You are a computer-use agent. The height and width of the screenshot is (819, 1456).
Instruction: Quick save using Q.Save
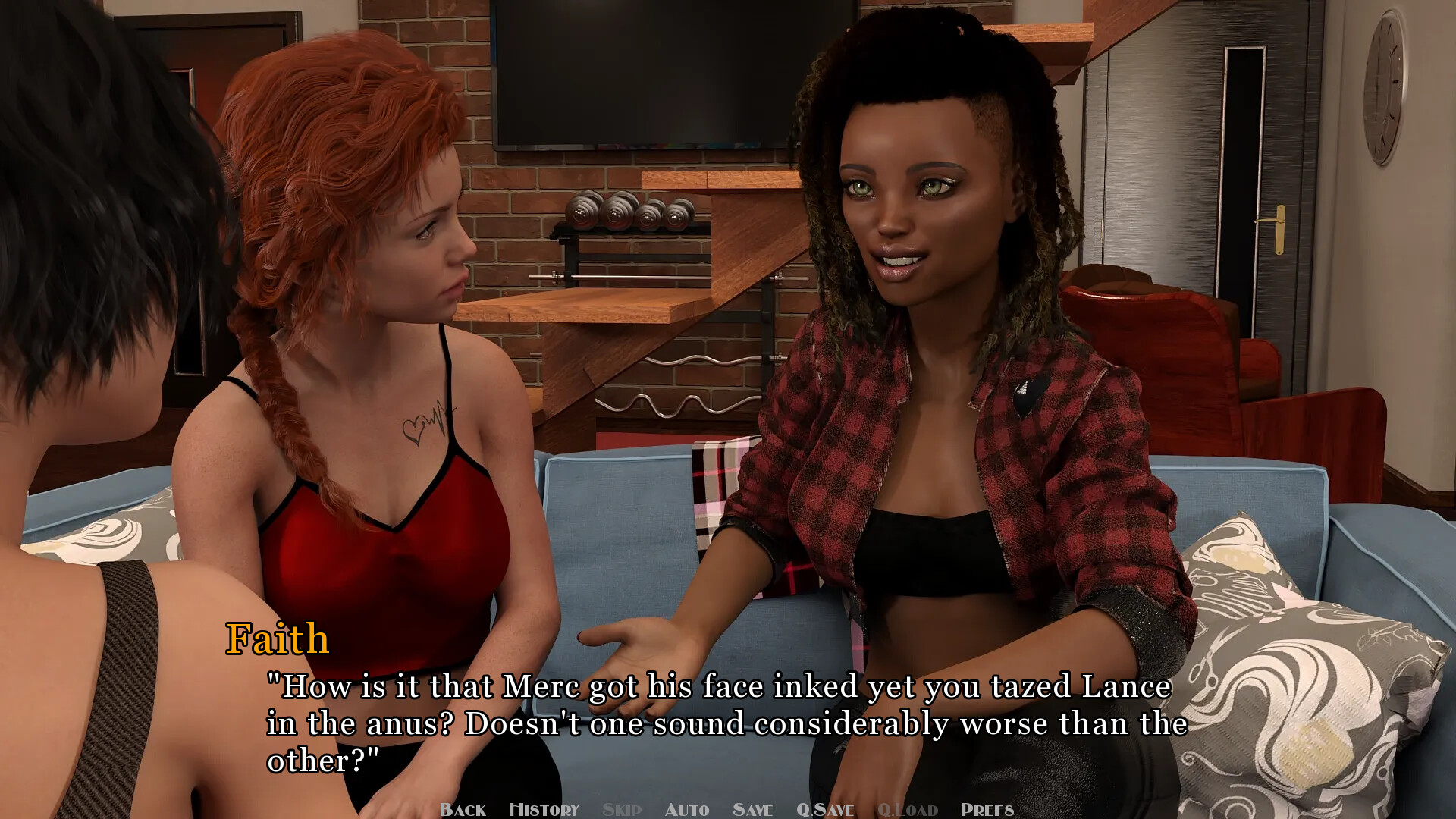pyautogui.click(x=827, y=808)
